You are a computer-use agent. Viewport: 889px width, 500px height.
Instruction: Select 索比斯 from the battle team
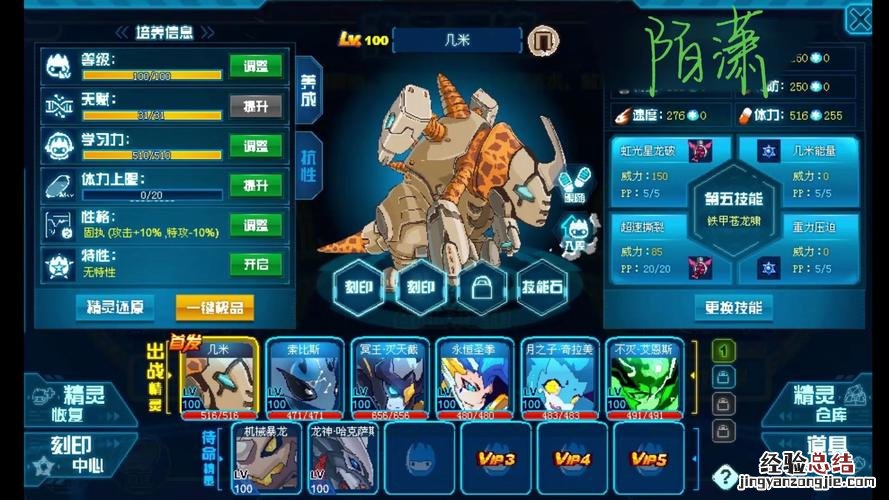[303, 377]
